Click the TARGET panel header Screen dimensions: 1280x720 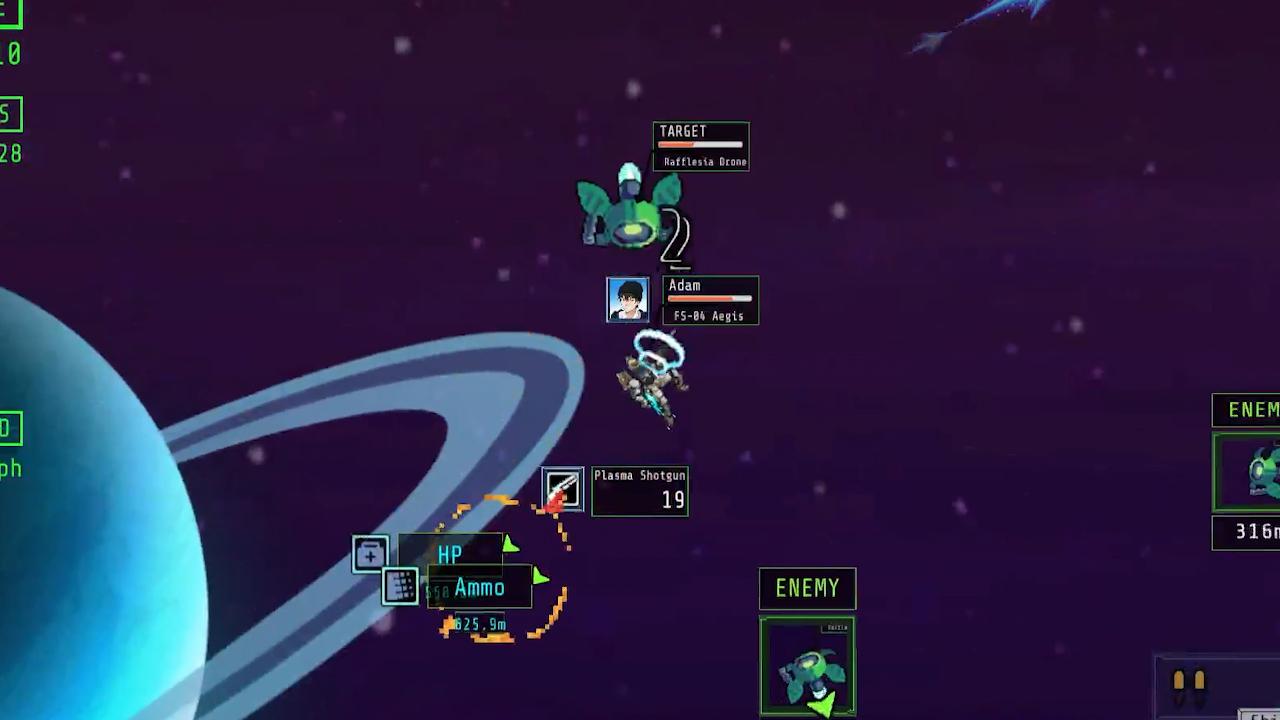(x=683, y=131)
